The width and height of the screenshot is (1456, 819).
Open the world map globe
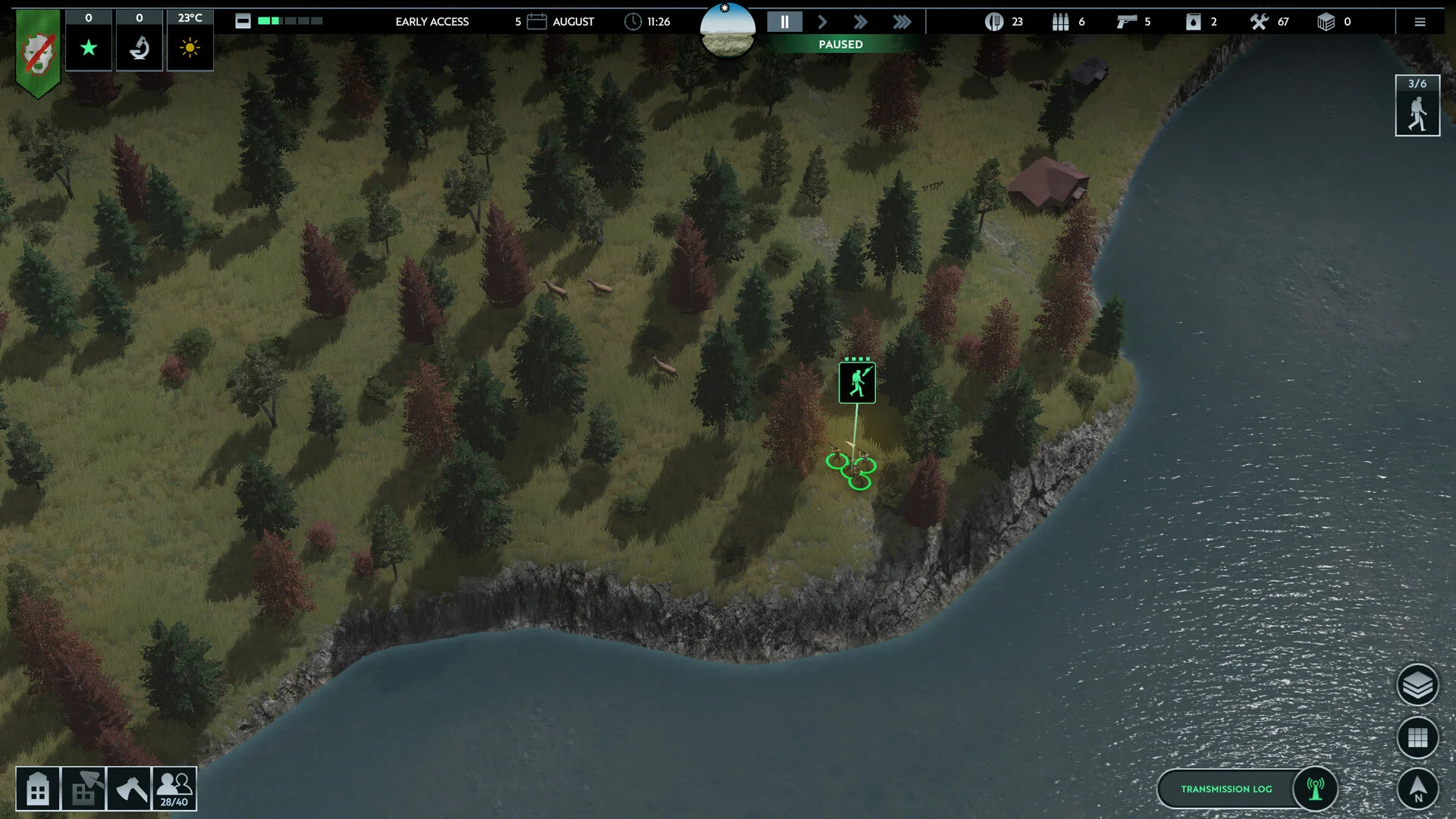(727, 30)
